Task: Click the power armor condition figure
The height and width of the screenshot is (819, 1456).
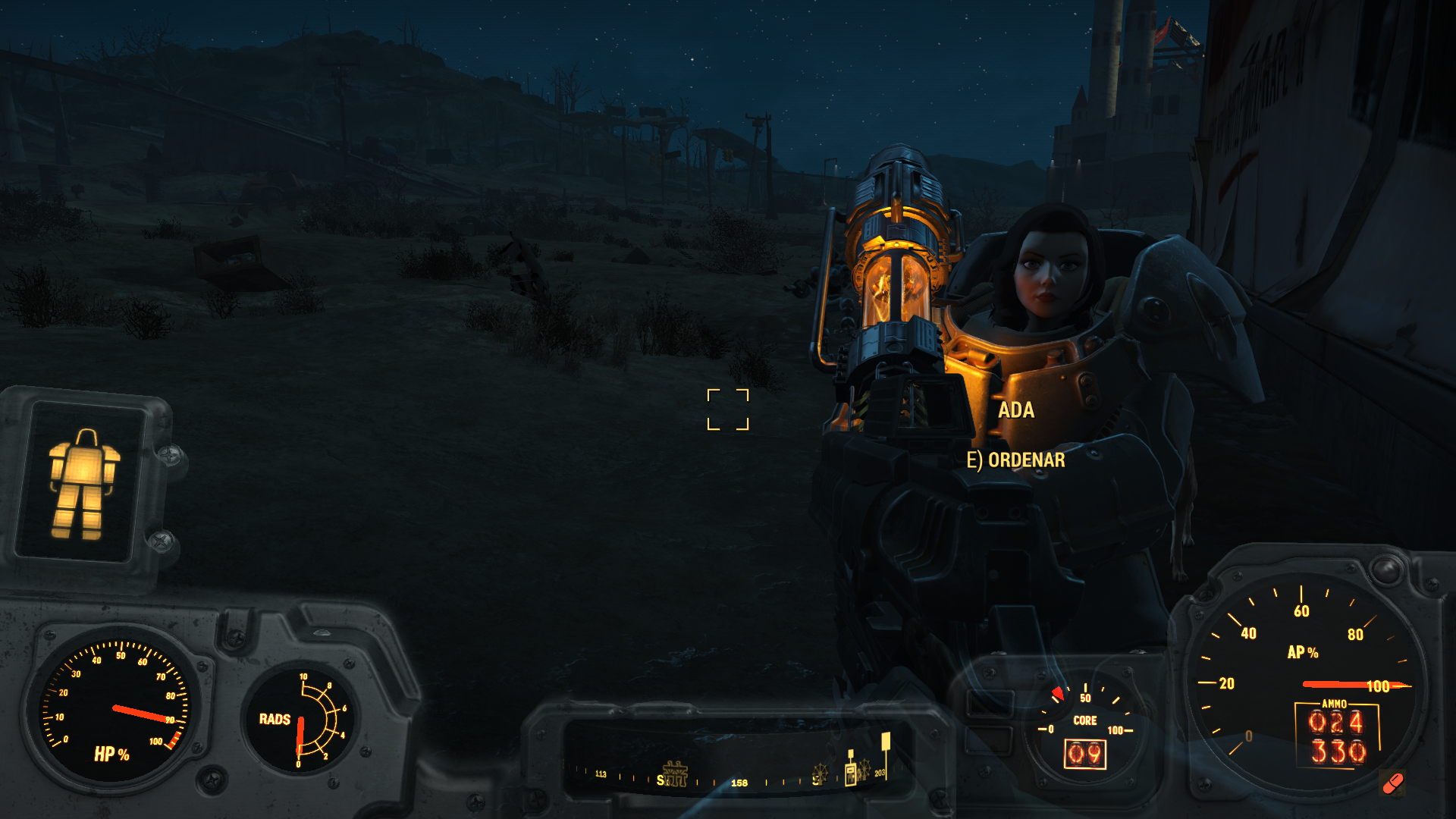Action: point(83,484)
